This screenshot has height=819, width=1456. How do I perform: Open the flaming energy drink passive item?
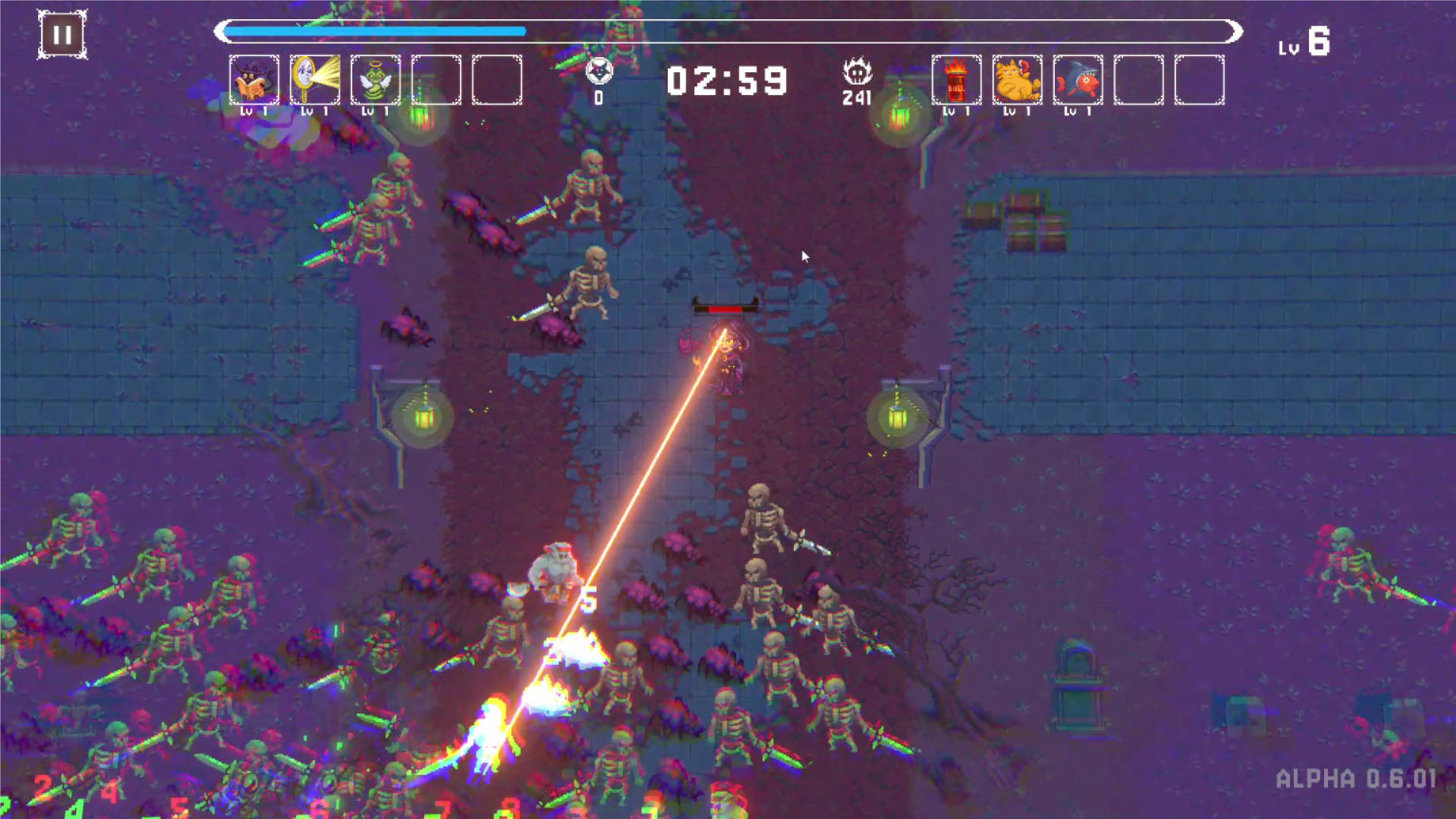point(956,81)
